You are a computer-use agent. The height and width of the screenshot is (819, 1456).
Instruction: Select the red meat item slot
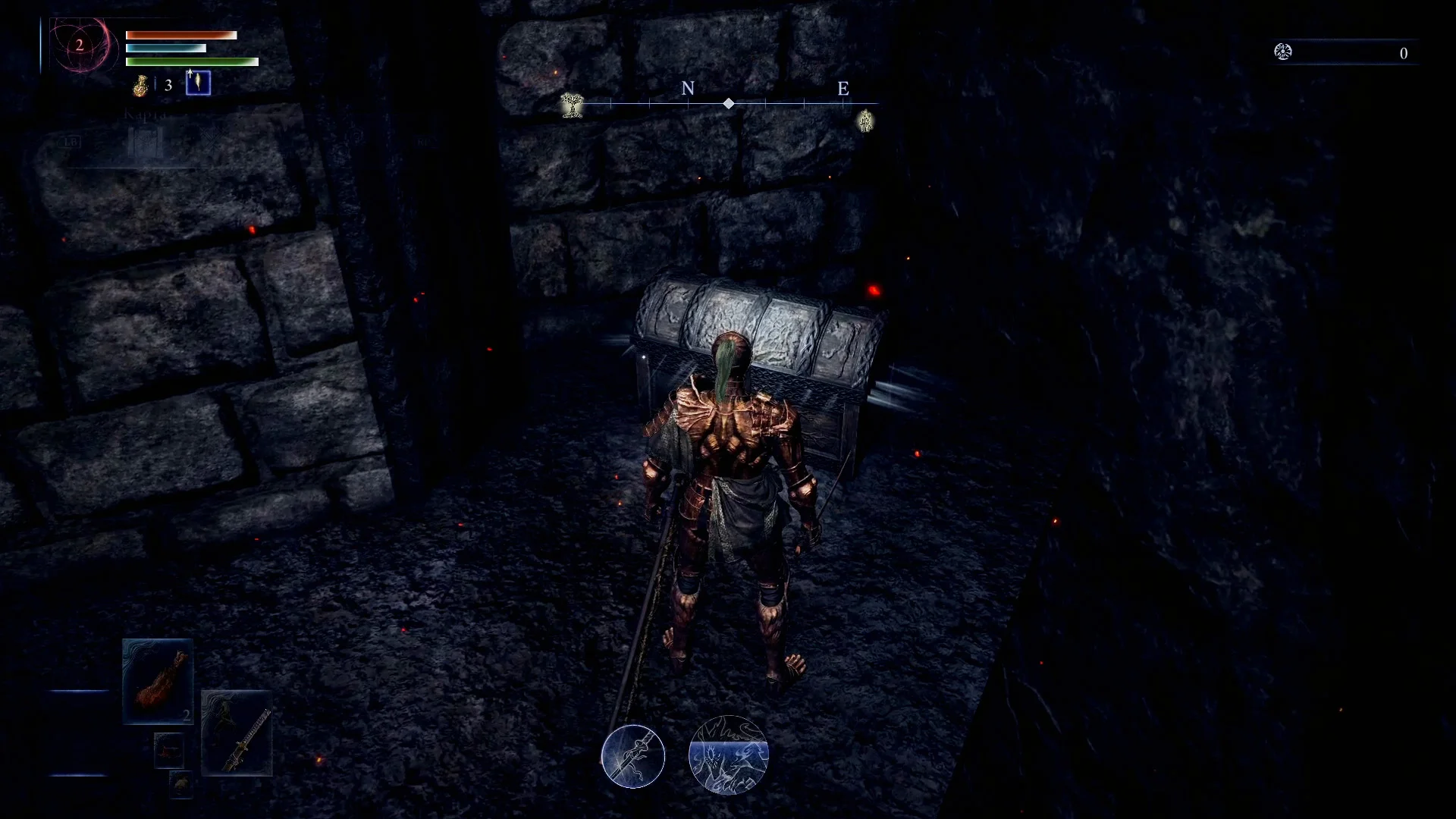point(158,680)
